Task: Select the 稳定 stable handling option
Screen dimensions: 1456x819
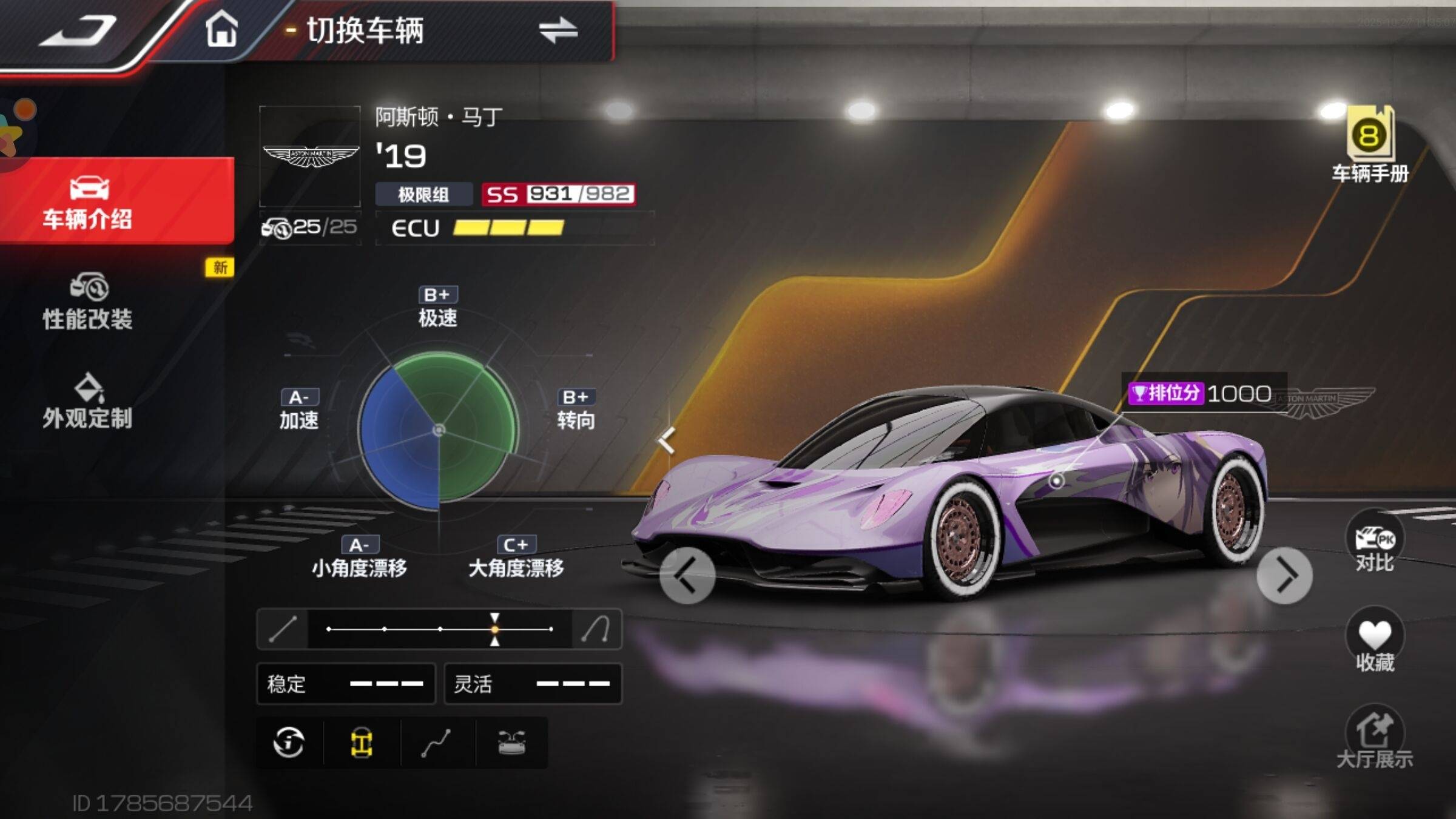Action: click(346, 684)
